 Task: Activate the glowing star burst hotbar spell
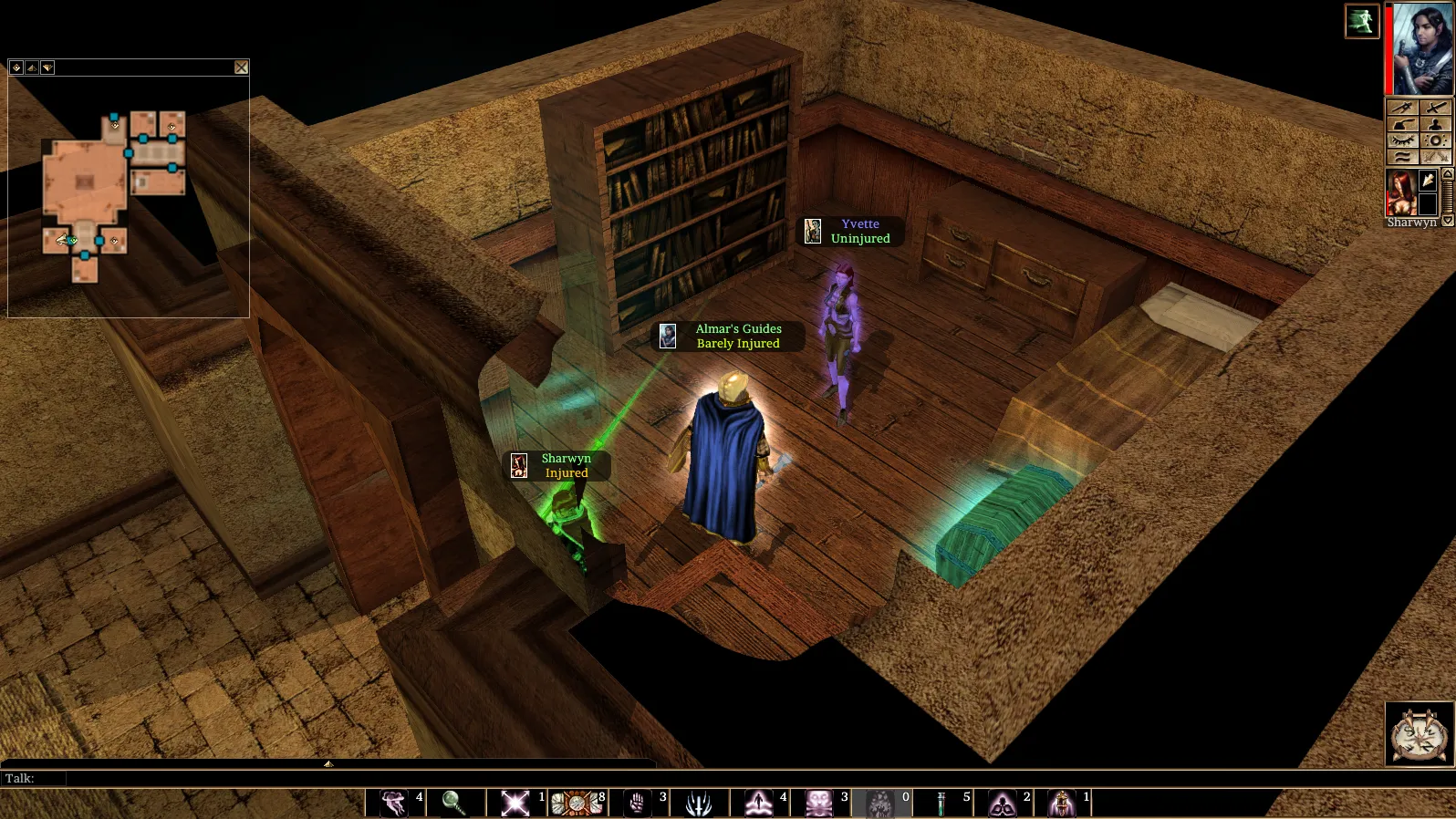coord(515,803)
